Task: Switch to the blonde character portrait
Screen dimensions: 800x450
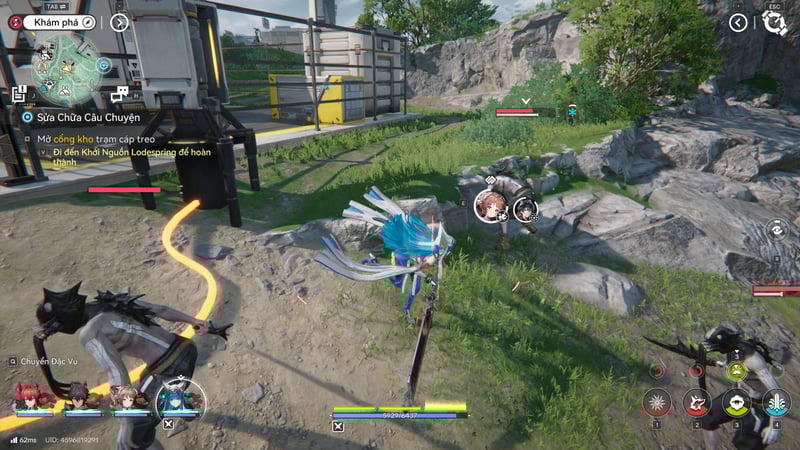Action: (x=126, y=396)
